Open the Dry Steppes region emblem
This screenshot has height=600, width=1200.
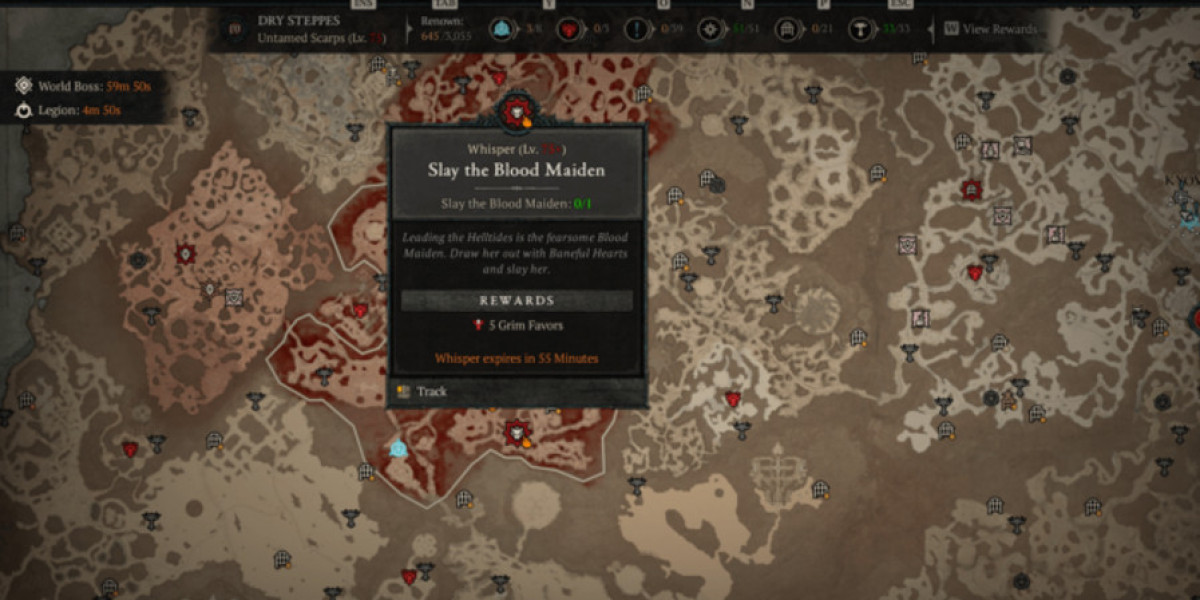click(x=234, y=29)
